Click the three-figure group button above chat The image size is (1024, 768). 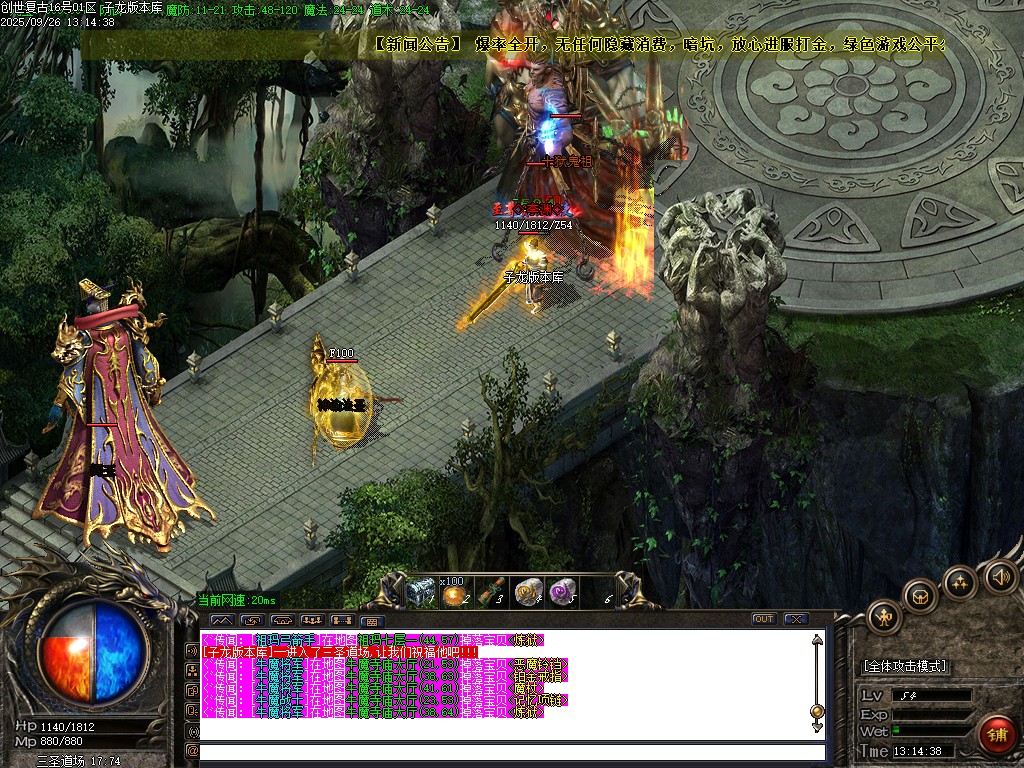point(311,620)
